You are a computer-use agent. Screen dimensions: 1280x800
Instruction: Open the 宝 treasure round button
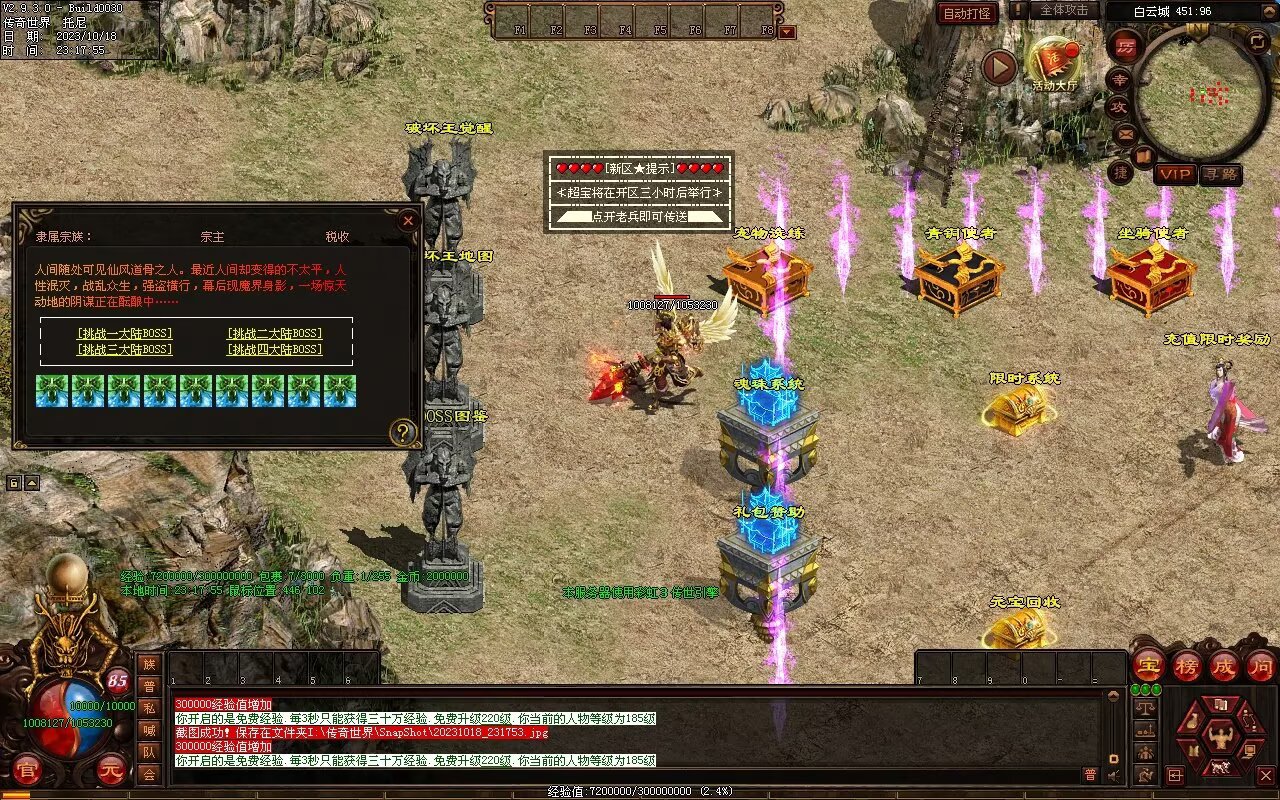point(1149,665)
